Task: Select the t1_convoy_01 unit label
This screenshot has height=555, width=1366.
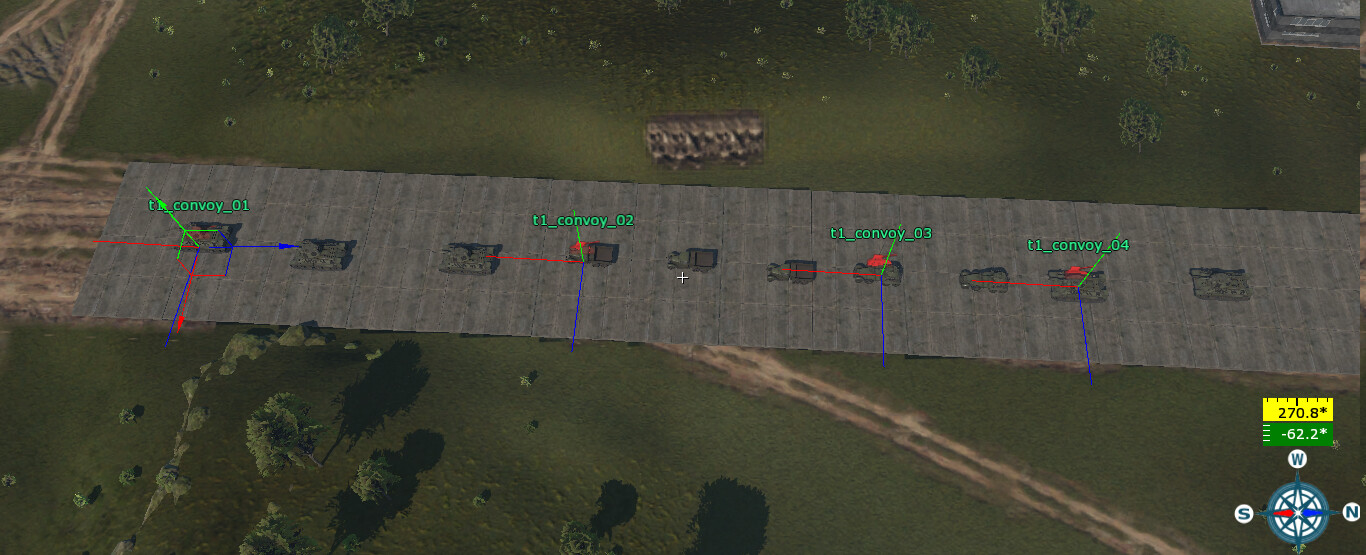Action: (198, 205)
